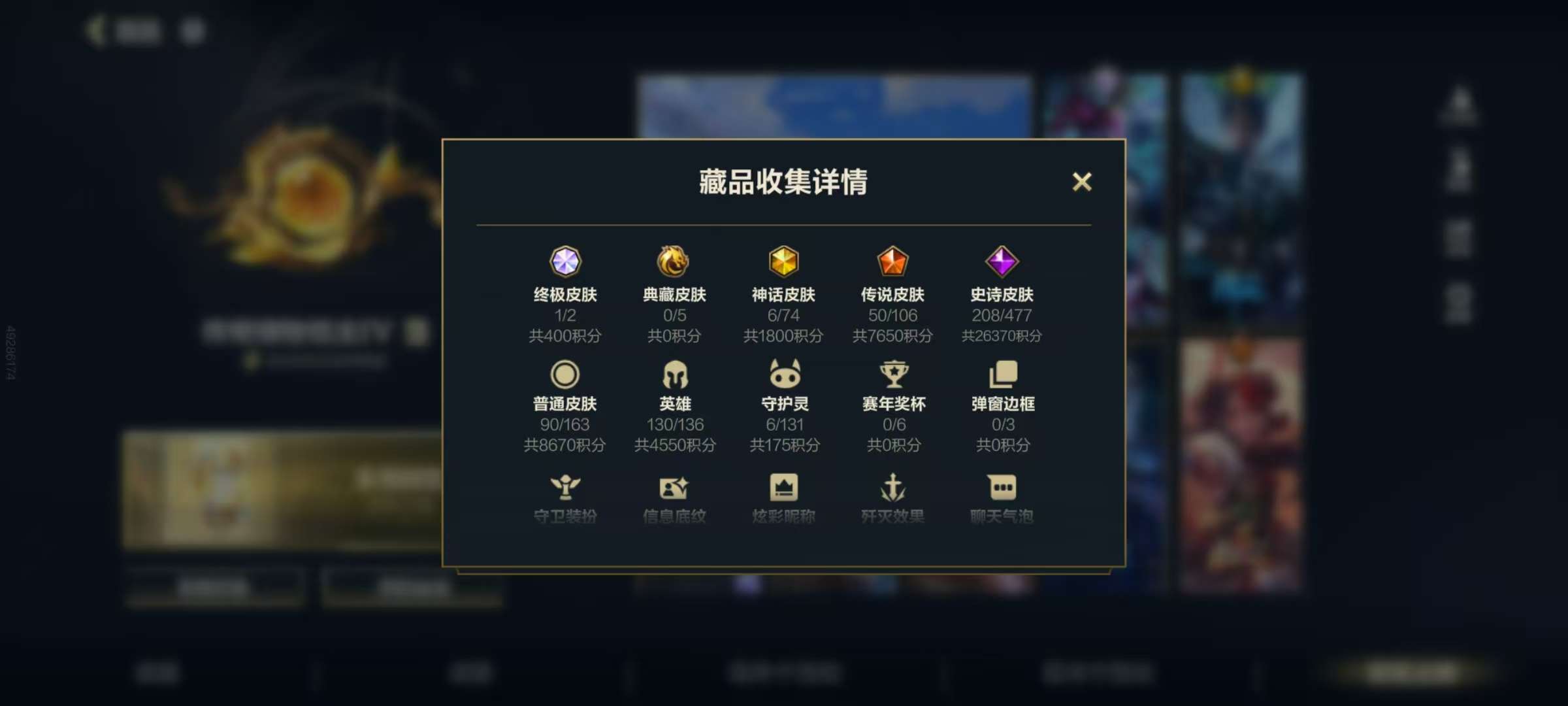This screenshot has width=1568, height=706.
Task: Open the 传说皮肤 pentagon gem icon
Action: click(892, 263)
